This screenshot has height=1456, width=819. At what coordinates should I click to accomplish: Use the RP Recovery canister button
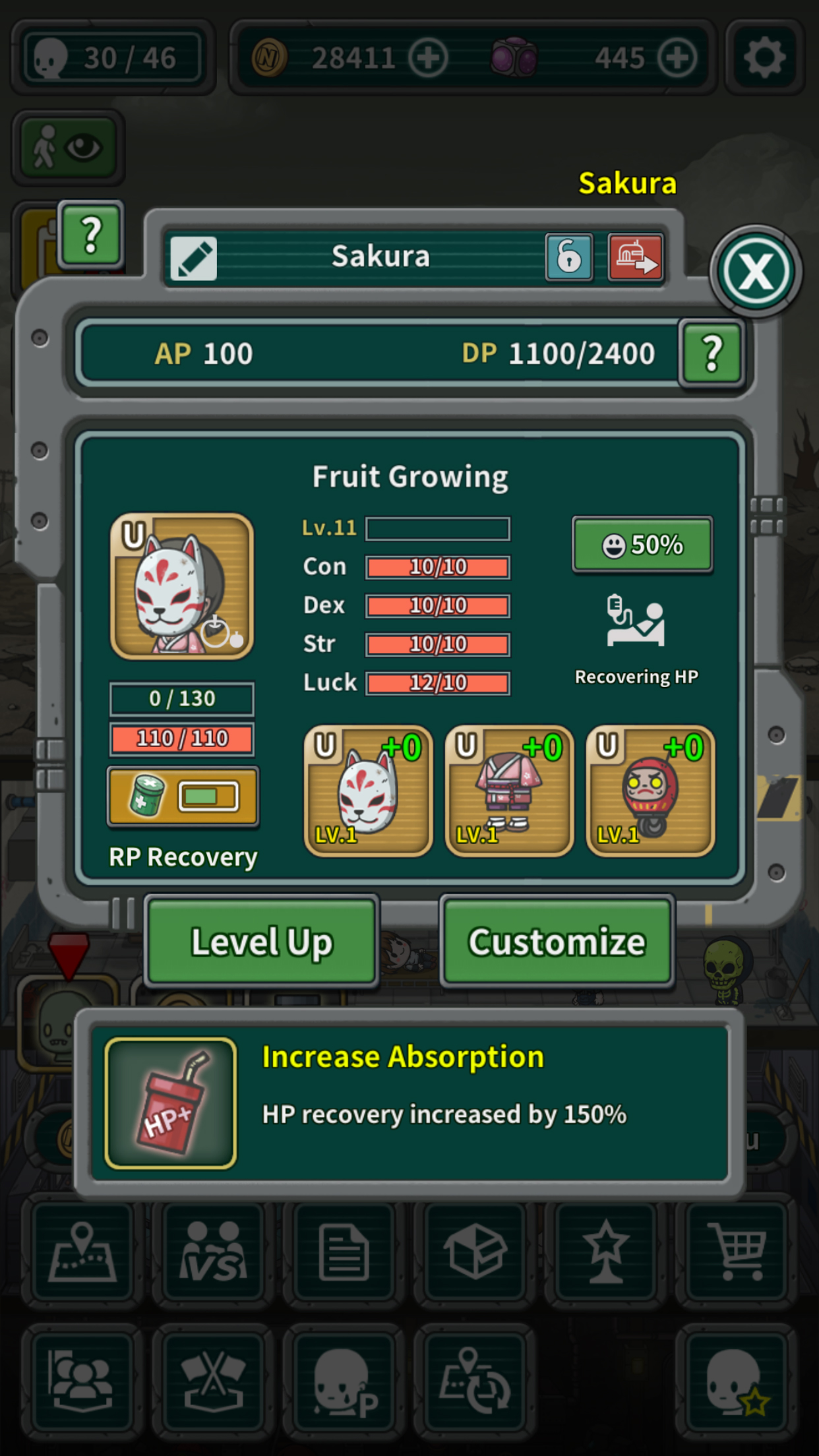(183, 797)
